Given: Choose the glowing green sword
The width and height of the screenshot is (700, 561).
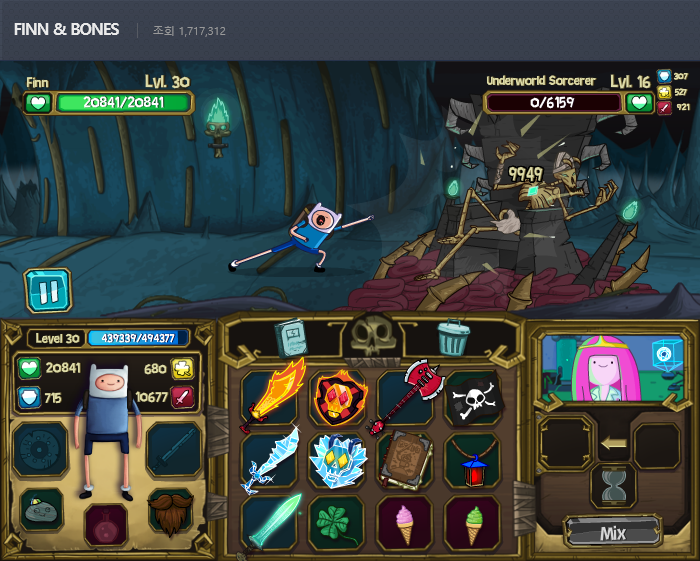Looking at the screenshot, I should pyautogui.click(x=272, y=521).
